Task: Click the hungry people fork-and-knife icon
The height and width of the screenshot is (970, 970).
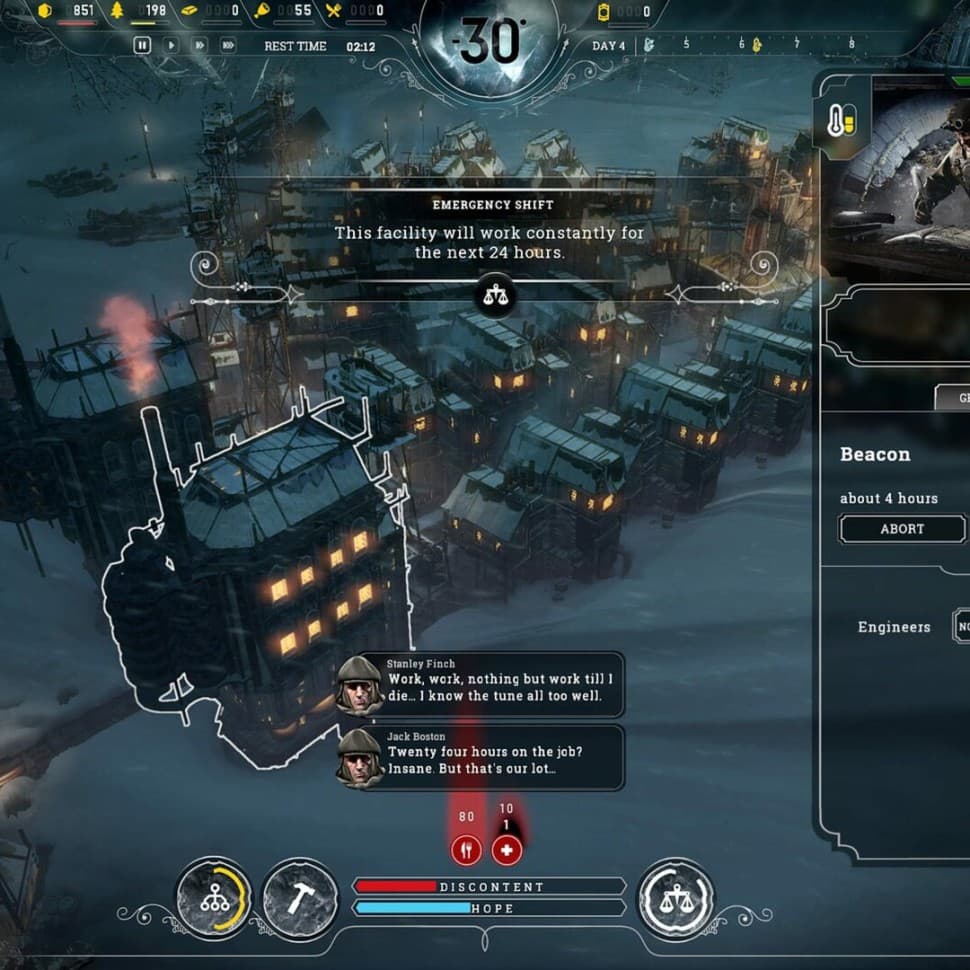Action: (x=466, y=850)
